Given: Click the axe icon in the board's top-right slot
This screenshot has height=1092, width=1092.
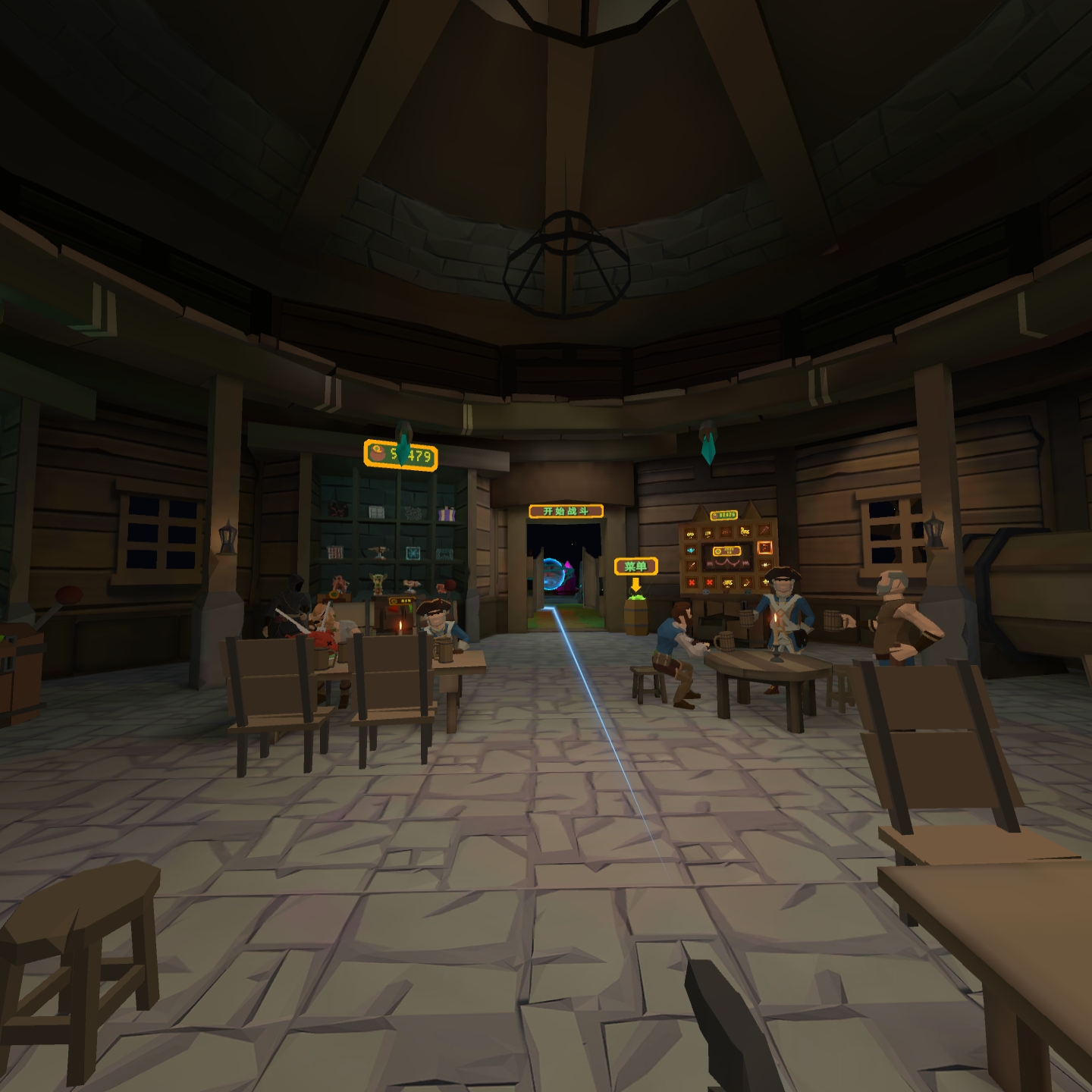Looking at the screenshot, I should tap(764, 531).
